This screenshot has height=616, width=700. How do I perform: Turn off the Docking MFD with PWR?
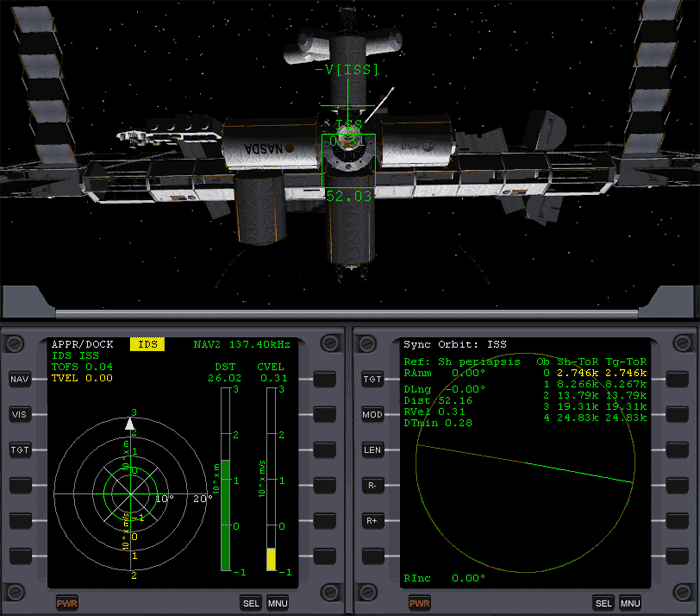click(x=68, y=603)
